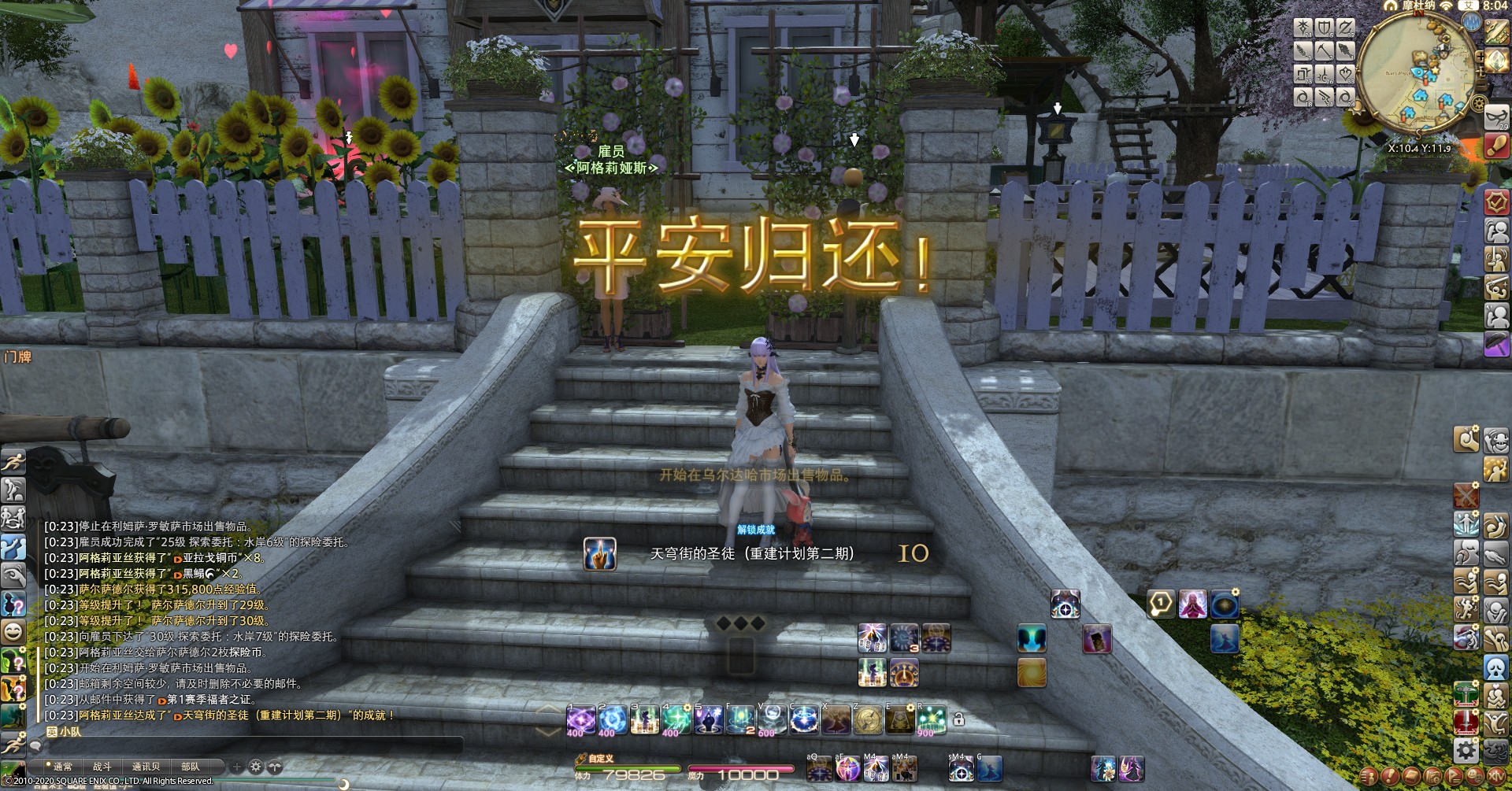Viewport: 1512px width, 791px height.
Task: Switch to the 战斗 chat tab
Action: point(102,766)
